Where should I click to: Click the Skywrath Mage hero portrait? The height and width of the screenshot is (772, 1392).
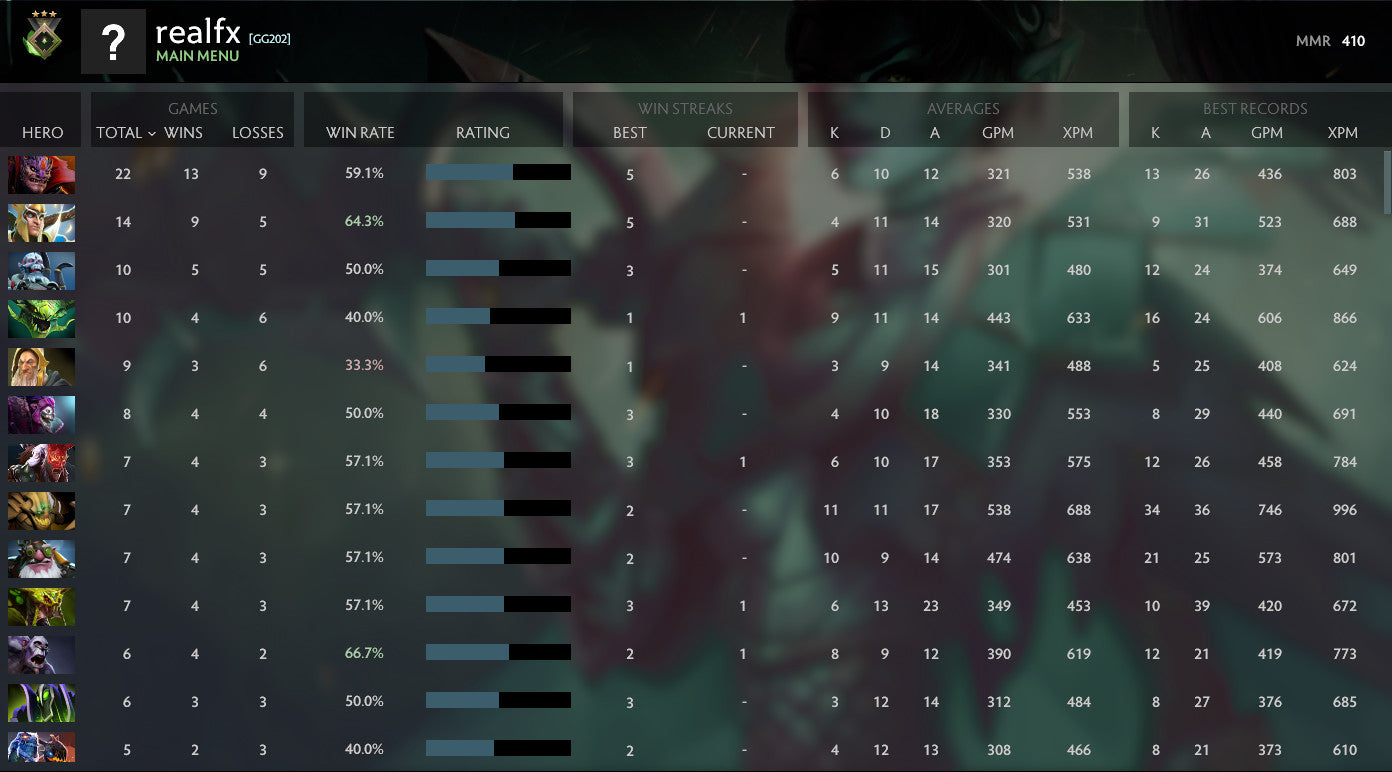41,222
